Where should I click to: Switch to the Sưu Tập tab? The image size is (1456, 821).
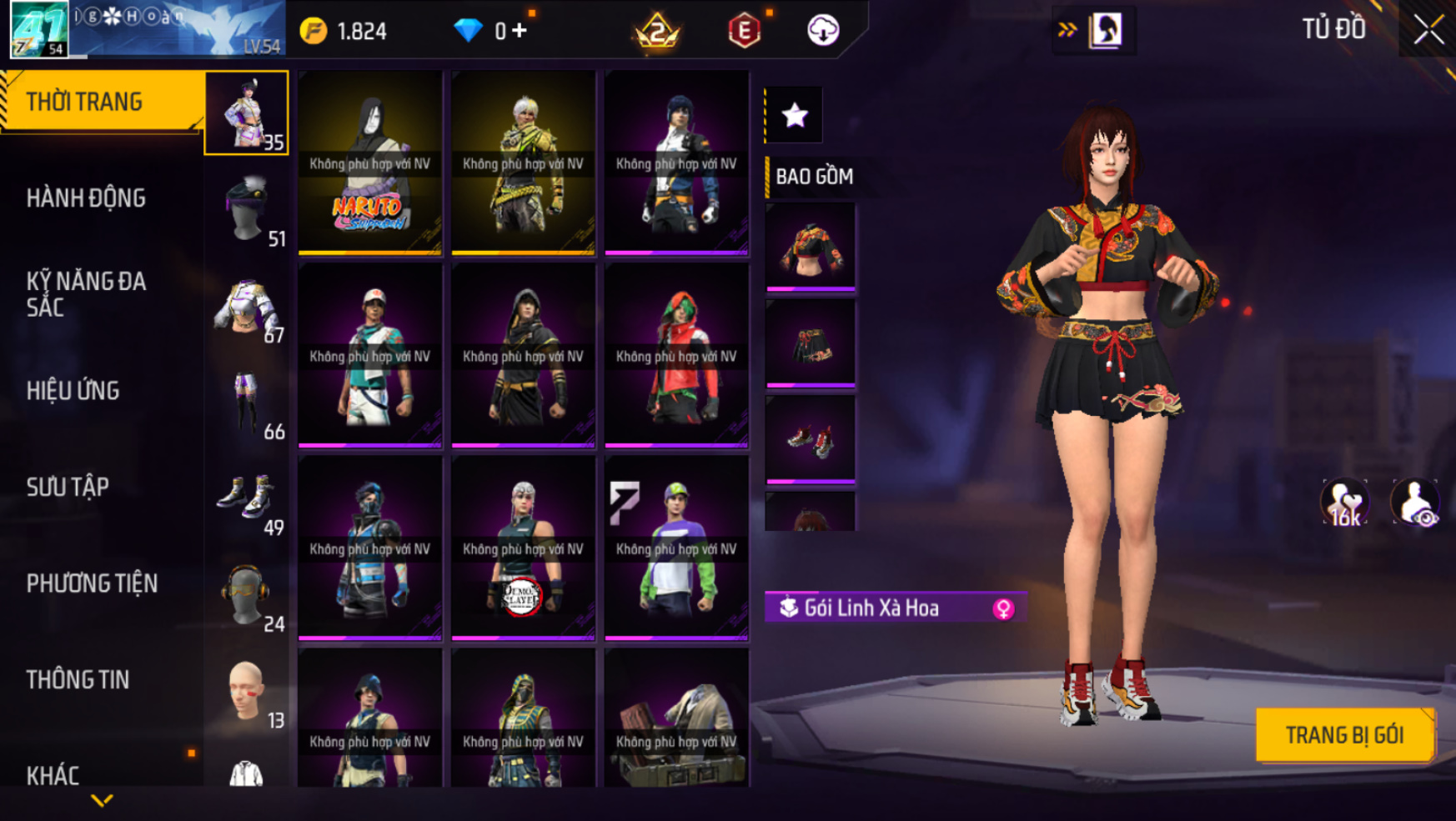tap(68, 487)
